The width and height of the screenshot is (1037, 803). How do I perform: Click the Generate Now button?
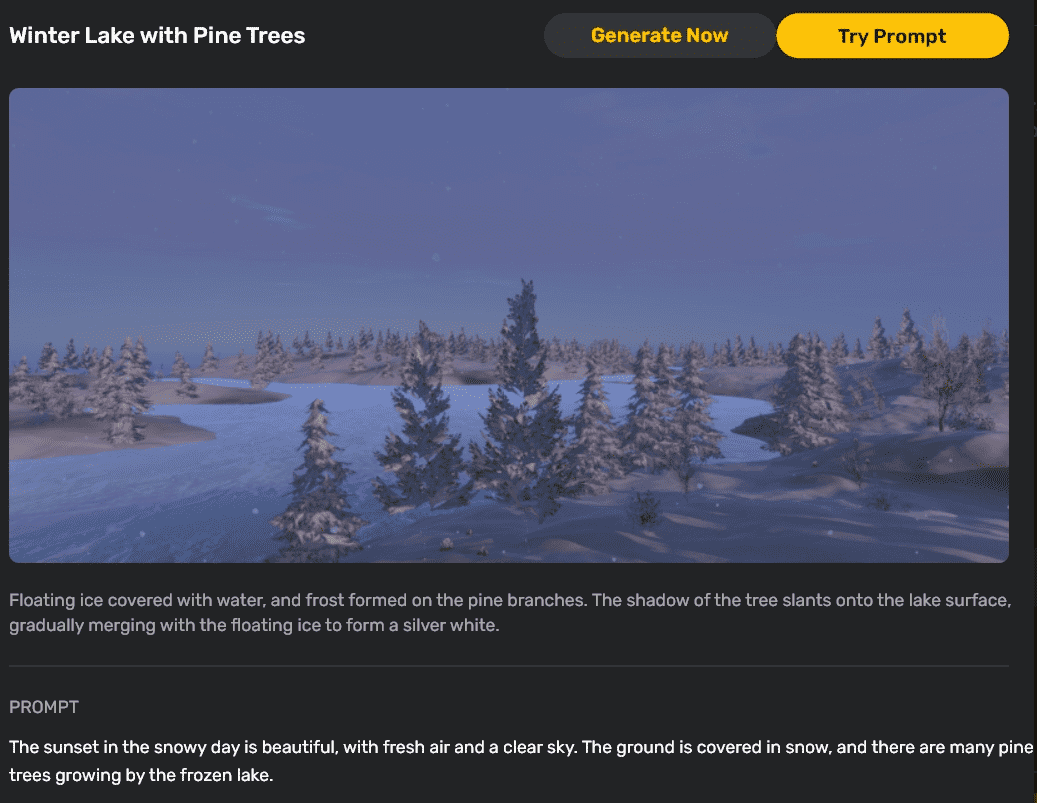point(659,36)
